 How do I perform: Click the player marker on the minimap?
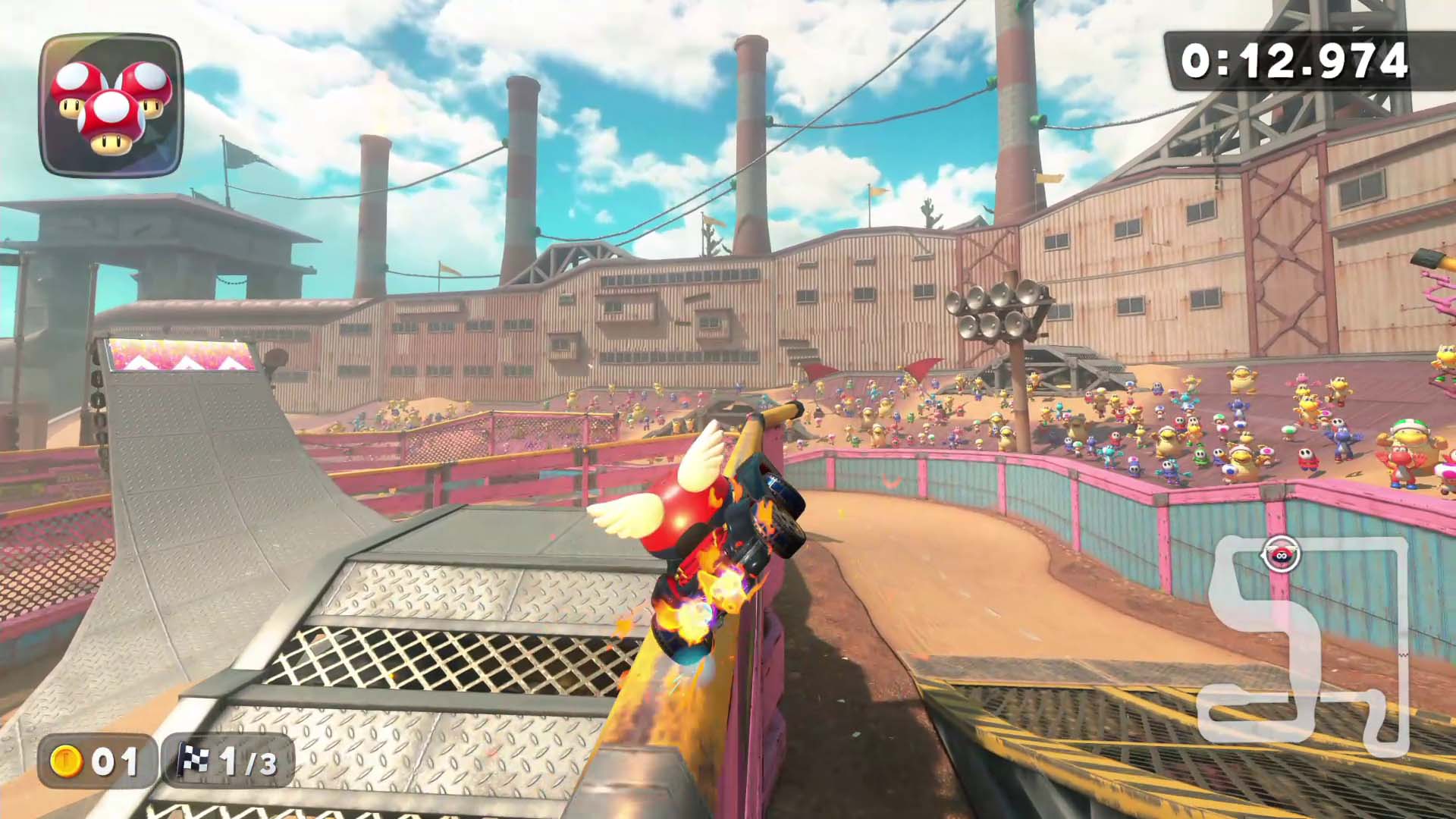[1281, 555]
